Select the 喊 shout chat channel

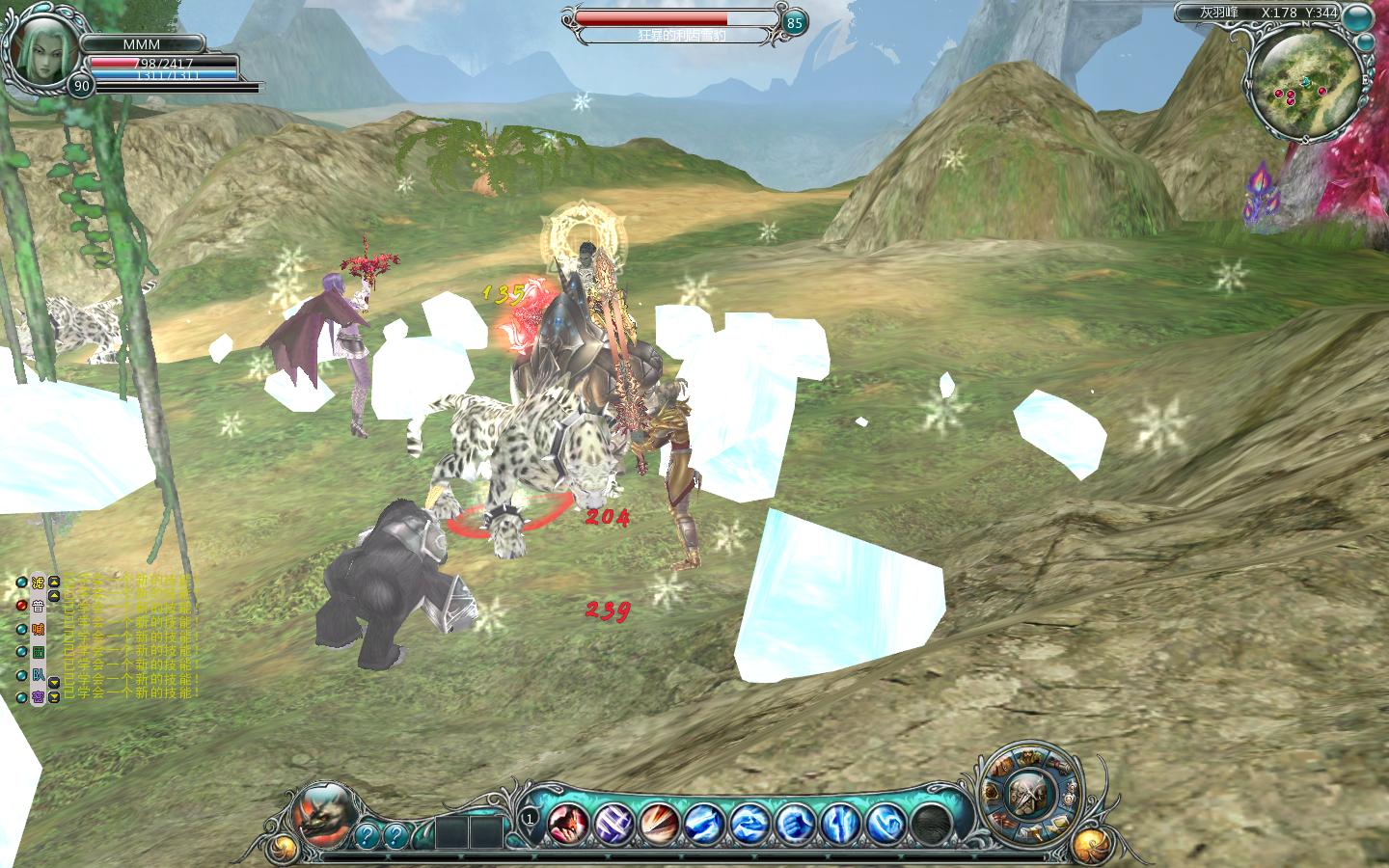38,629
